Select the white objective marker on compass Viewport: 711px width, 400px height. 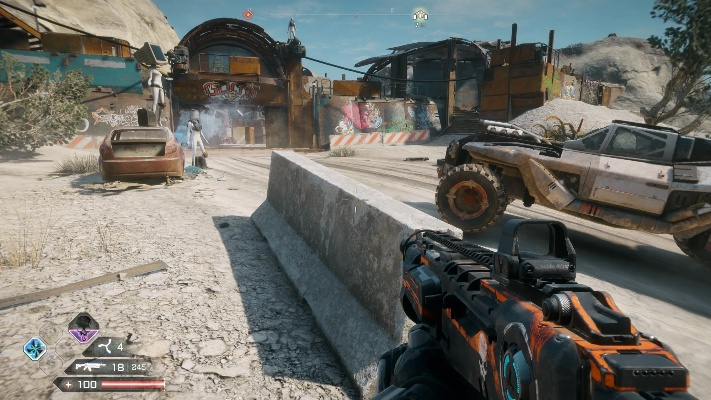click(x=420, y=15)
